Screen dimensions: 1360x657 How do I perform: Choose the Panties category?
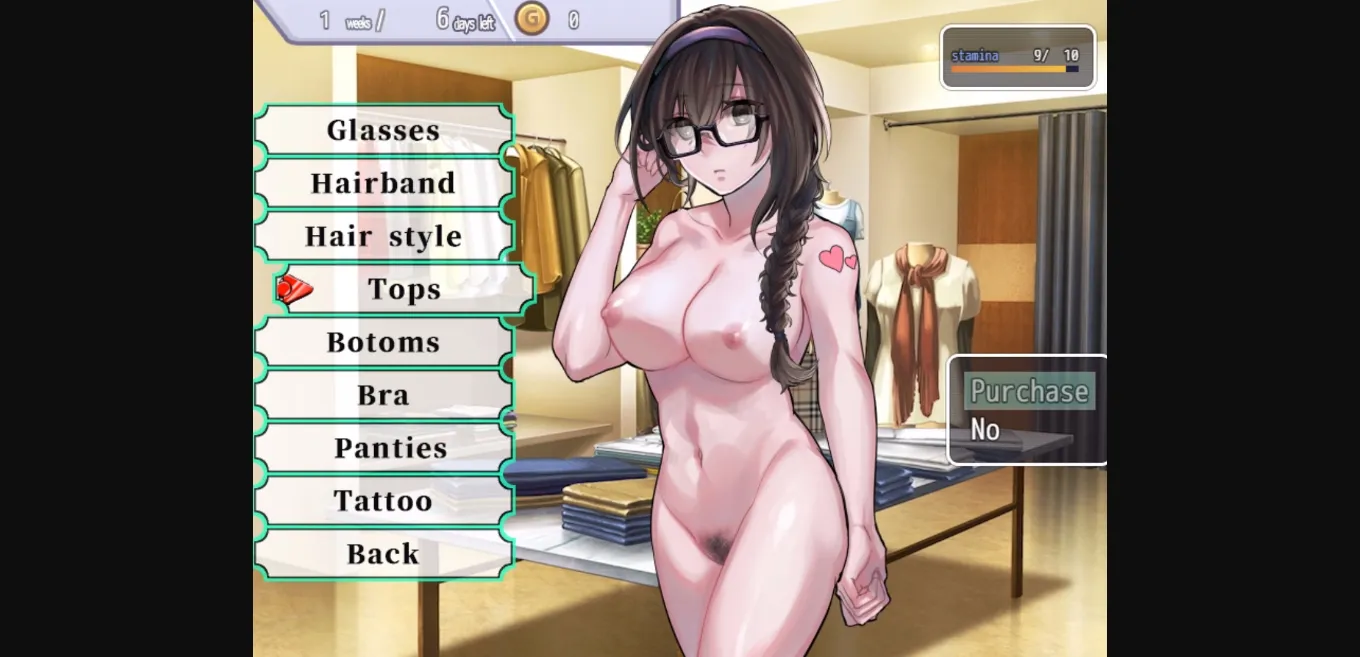pyautogui.click(x=390, y=448)
